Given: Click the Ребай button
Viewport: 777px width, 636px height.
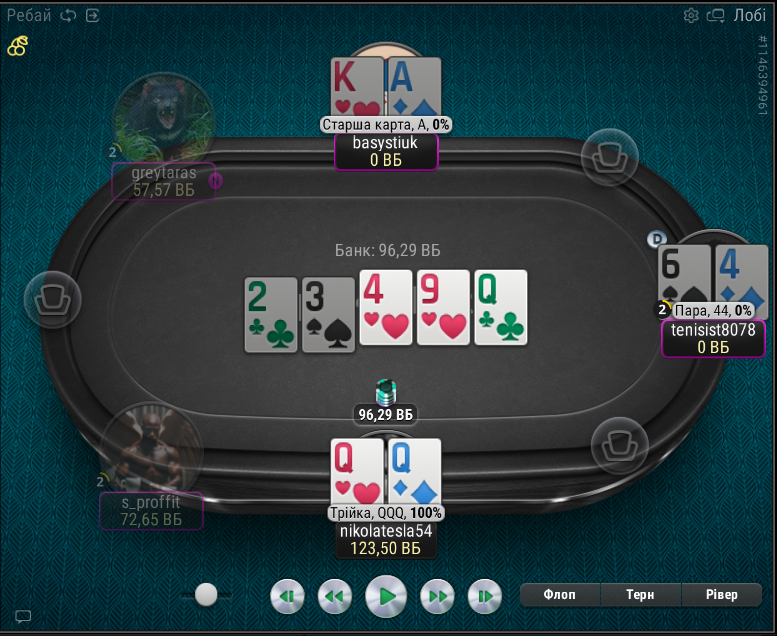Looking at the screenshot, I should [29, 15].
